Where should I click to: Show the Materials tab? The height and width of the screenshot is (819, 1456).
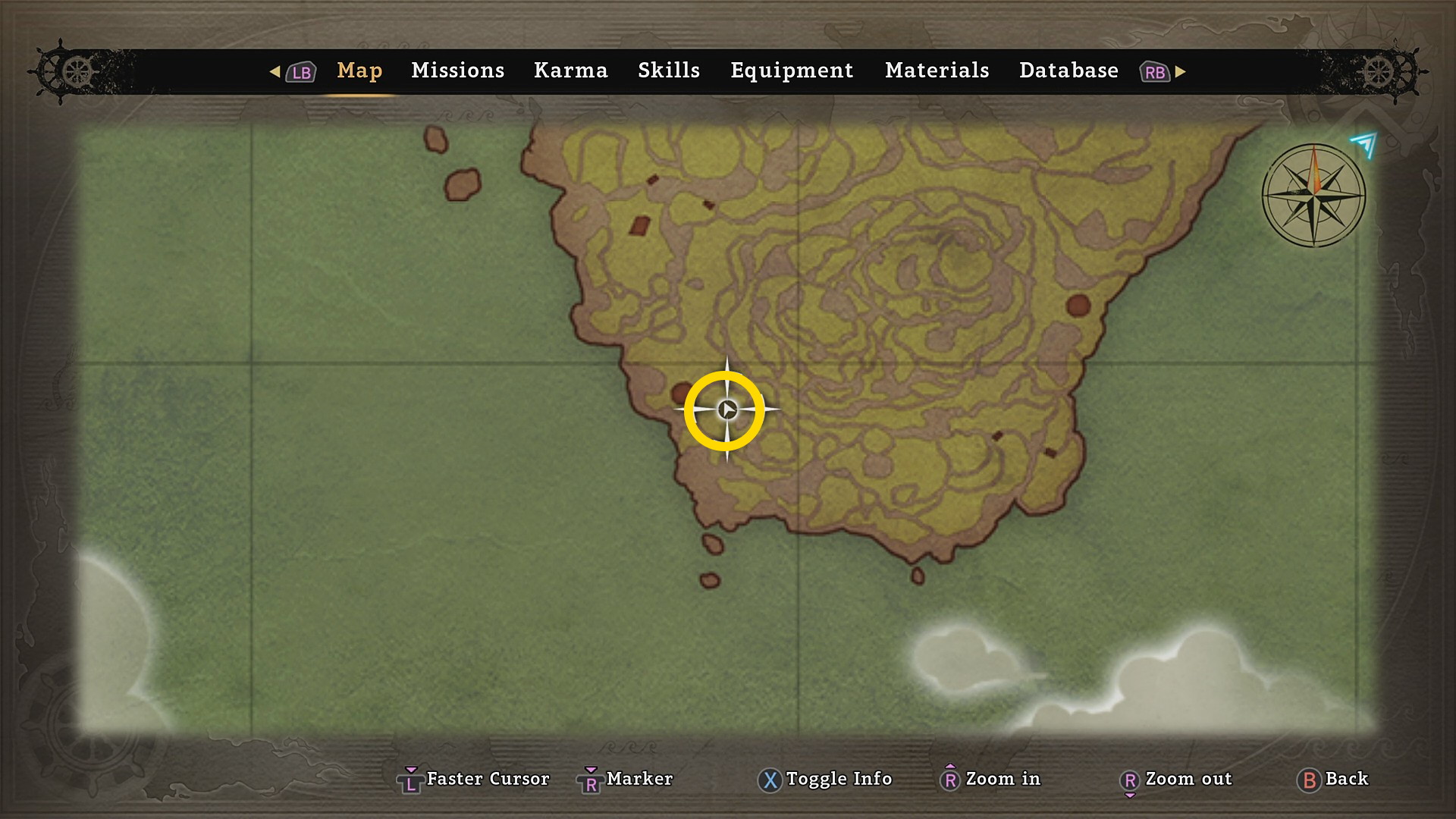point(937,71)
